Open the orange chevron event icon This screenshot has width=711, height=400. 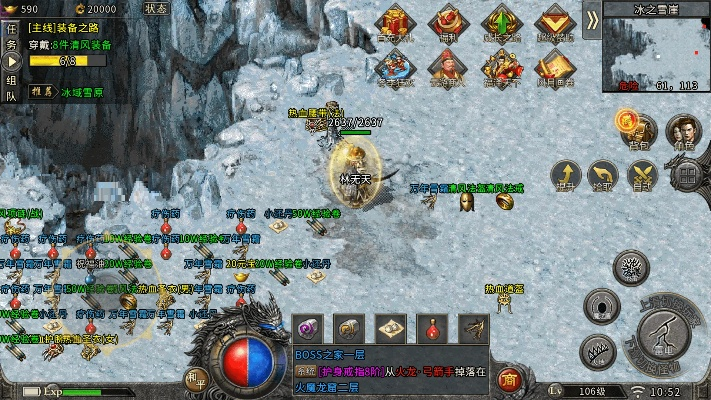click(553, 22)
